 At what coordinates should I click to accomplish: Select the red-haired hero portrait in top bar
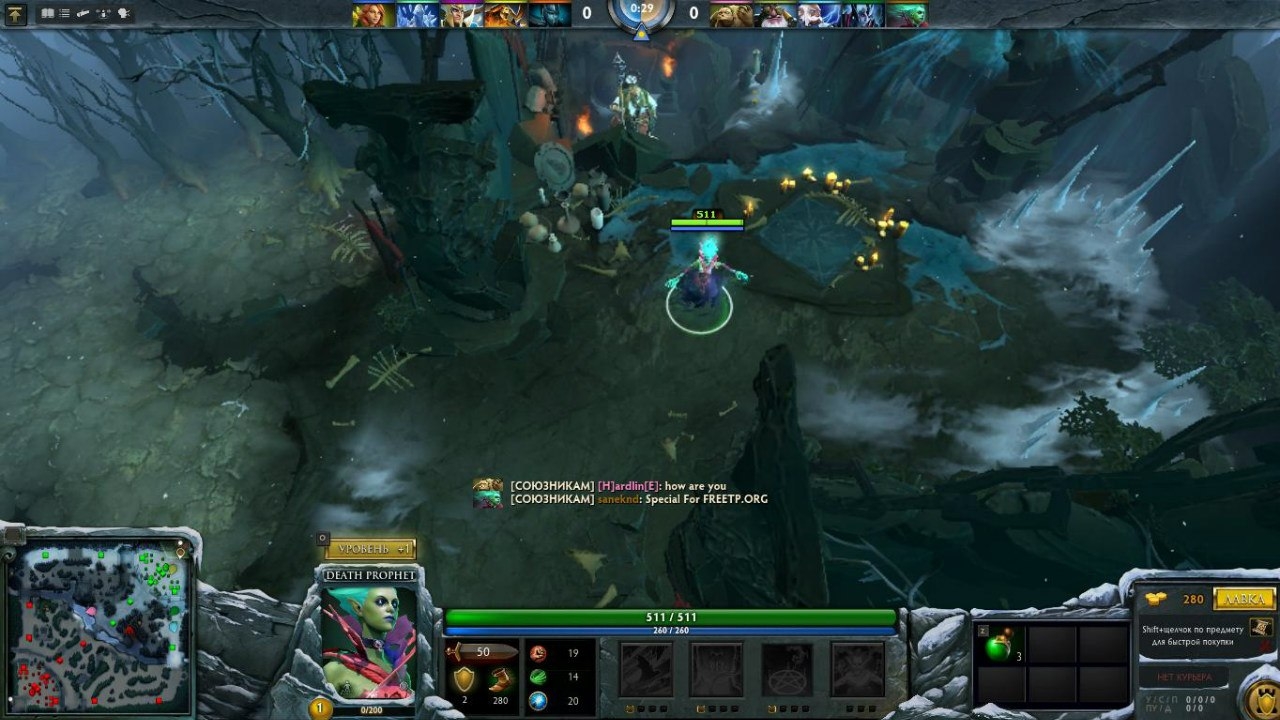coord(371,15)
